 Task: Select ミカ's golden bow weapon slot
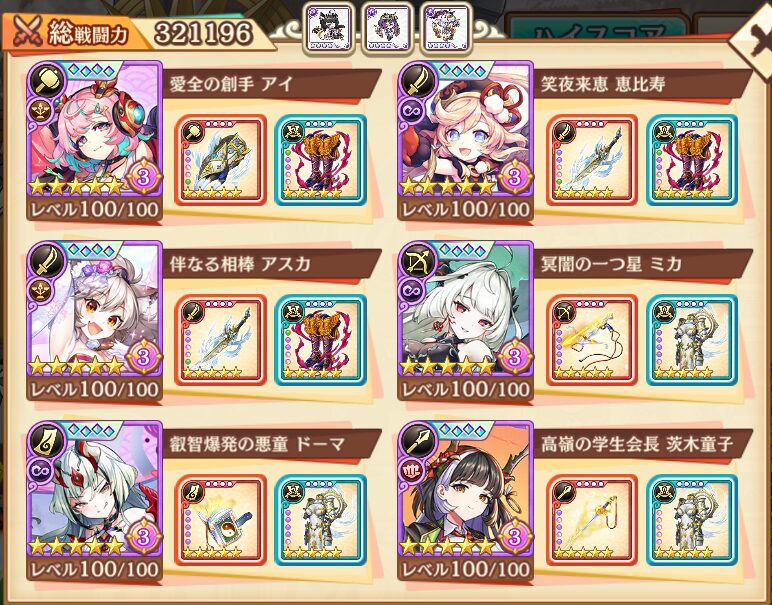coord(591,340)
